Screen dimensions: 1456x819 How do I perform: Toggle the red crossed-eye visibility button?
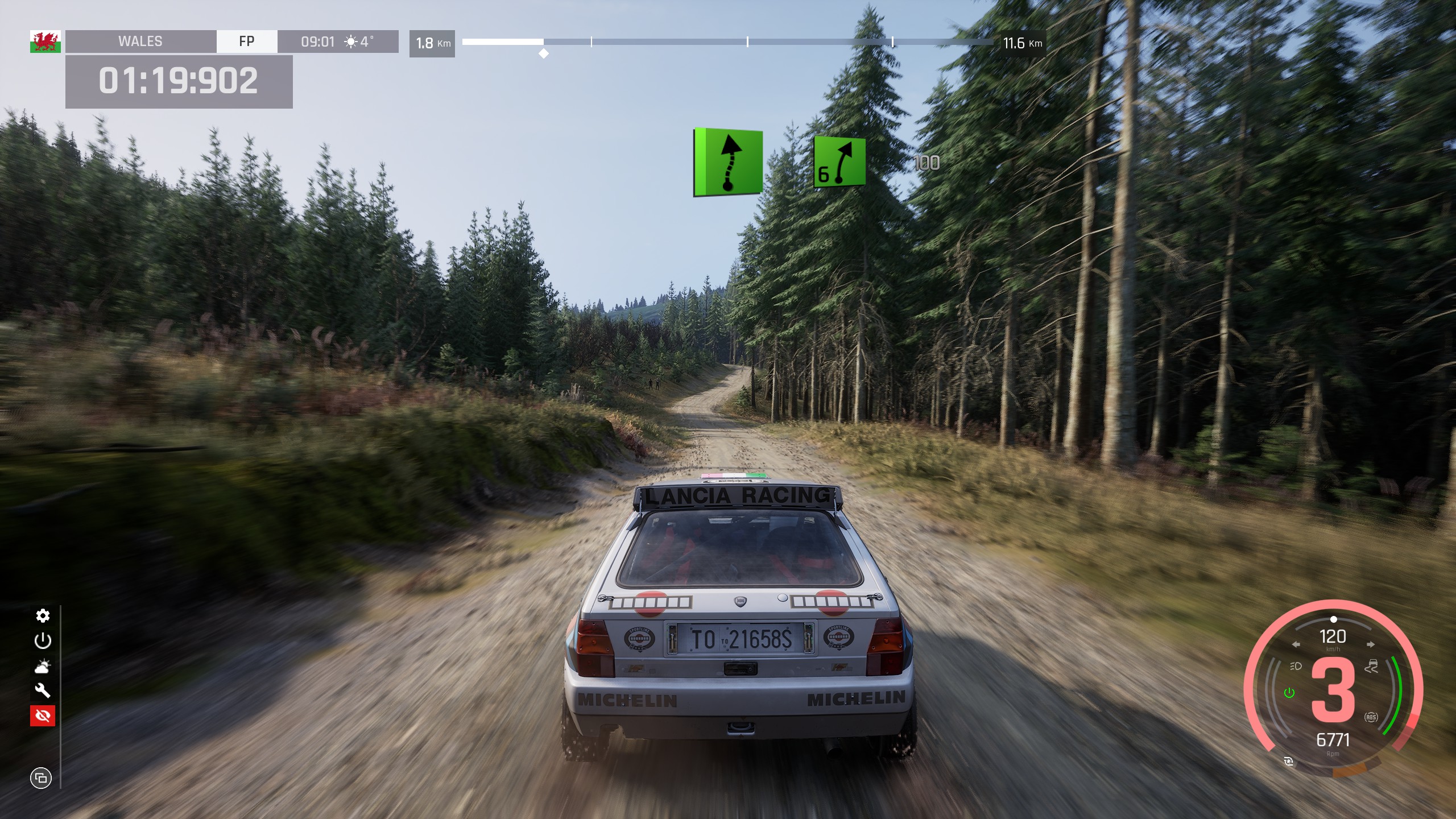43,715
